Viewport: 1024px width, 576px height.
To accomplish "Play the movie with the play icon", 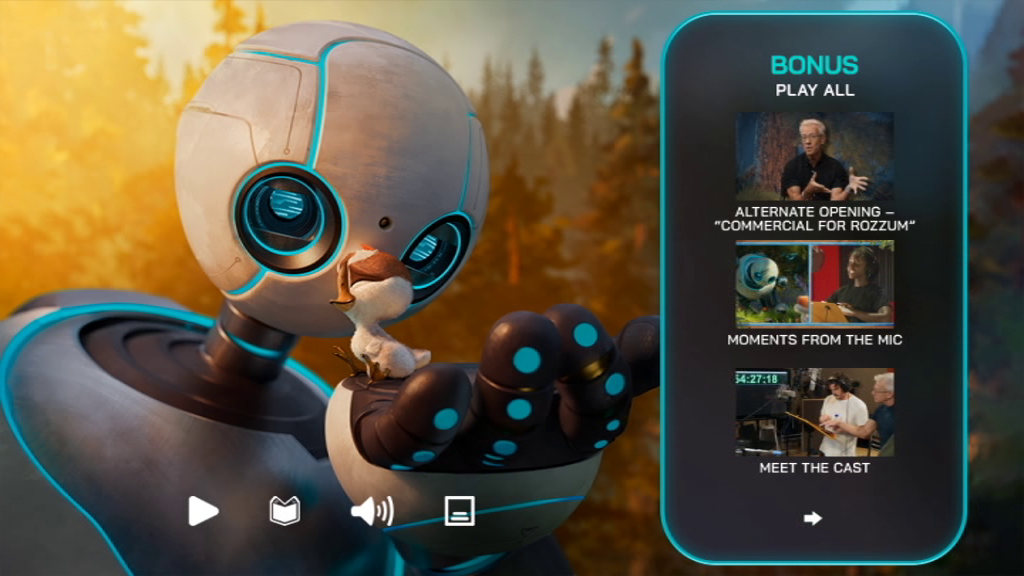I will (203, 511).
